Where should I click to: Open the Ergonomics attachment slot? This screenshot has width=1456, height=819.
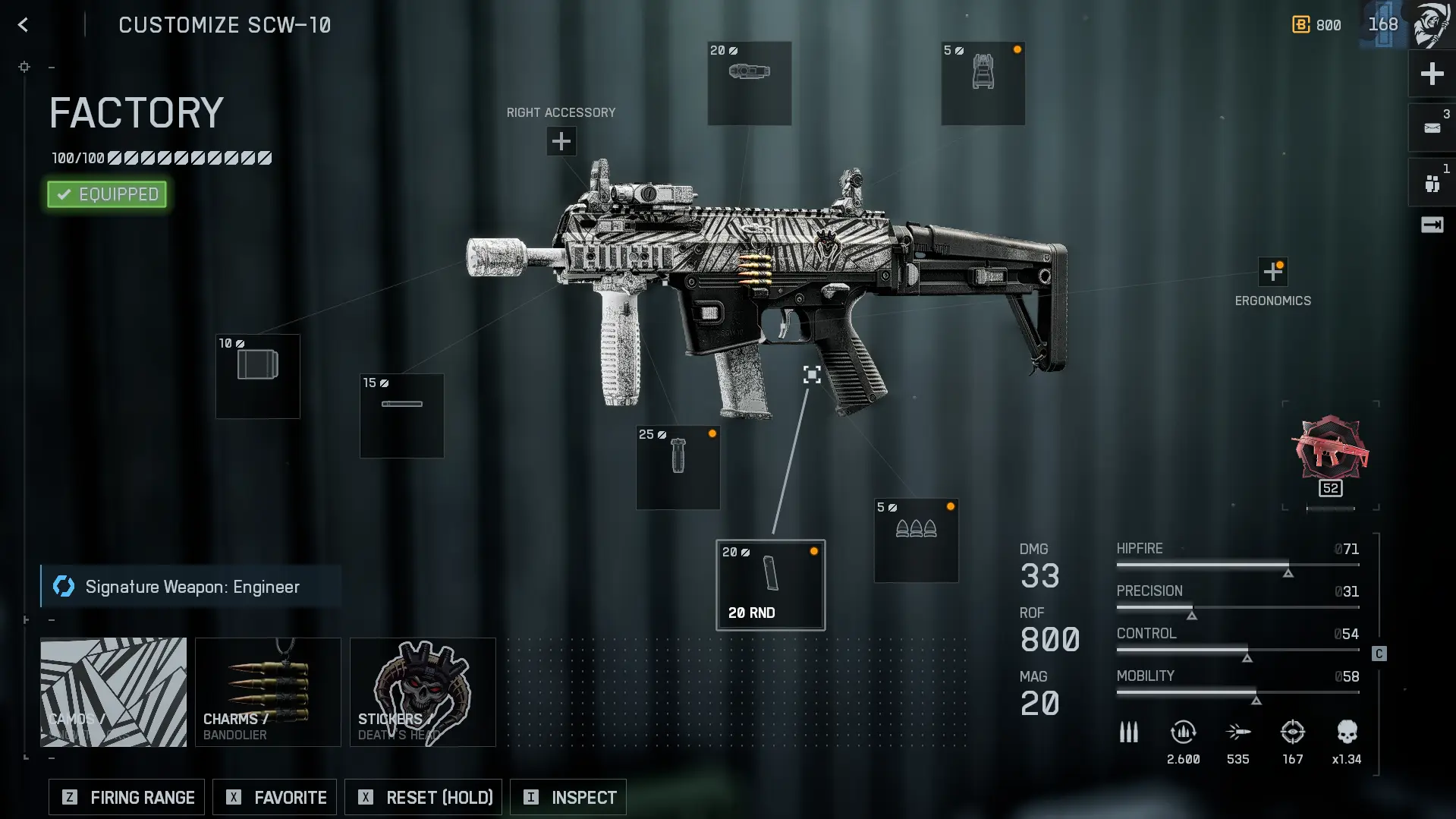[x=1272, y=272]
